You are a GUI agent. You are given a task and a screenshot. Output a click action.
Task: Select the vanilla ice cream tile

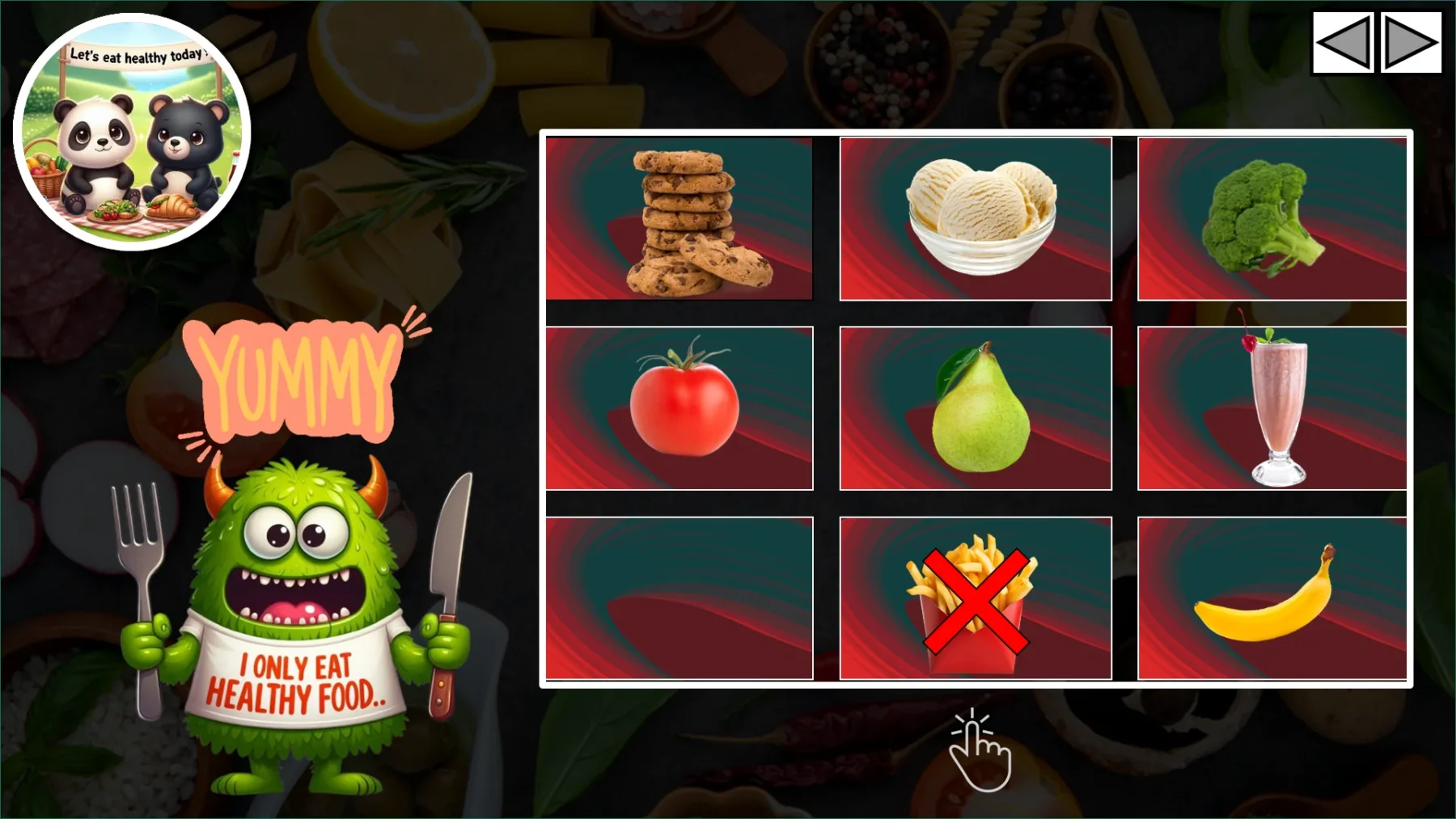click(x=976, y=218)
